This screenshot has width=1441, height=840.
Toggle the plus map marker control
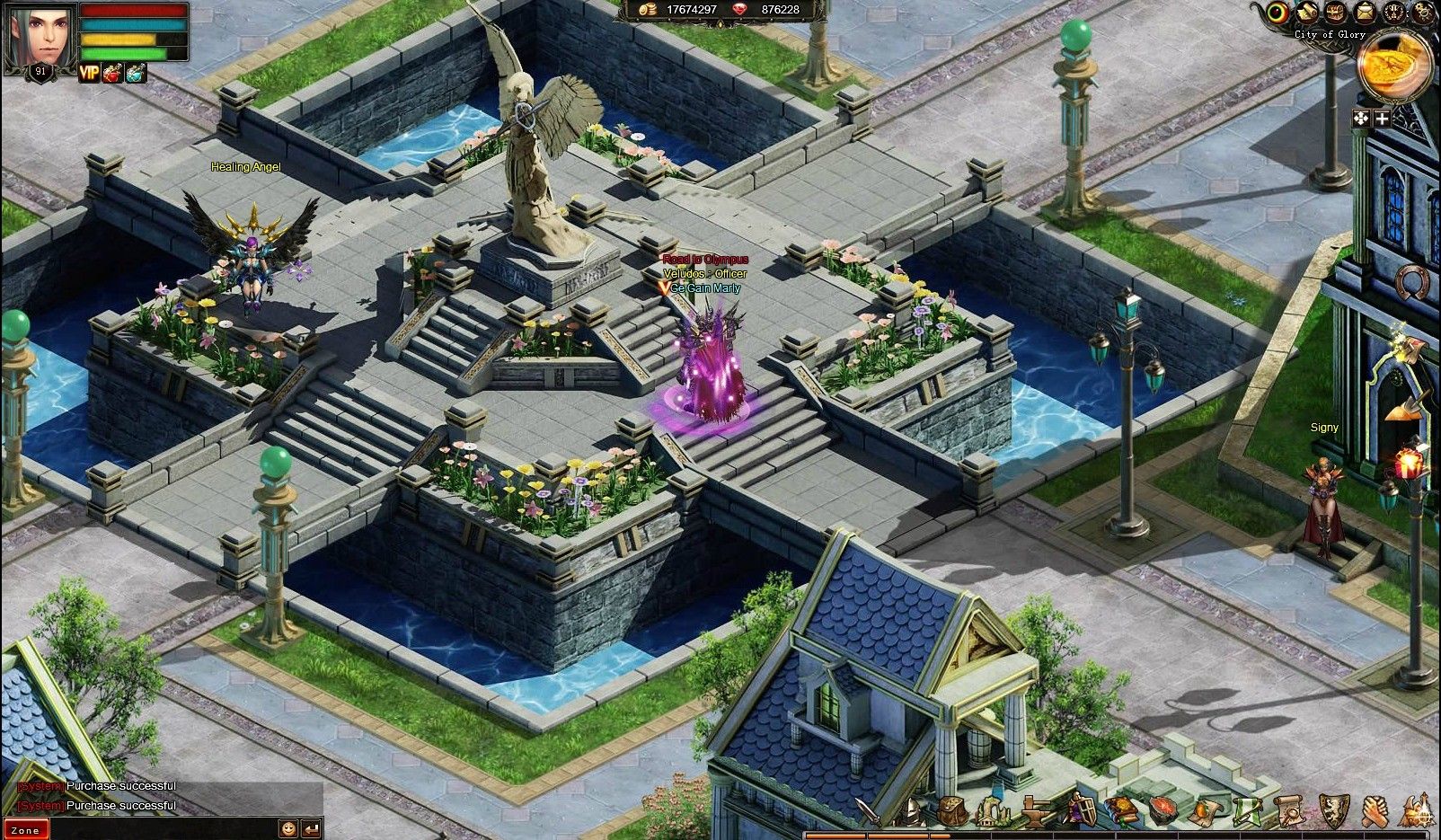click(1383, 118)
